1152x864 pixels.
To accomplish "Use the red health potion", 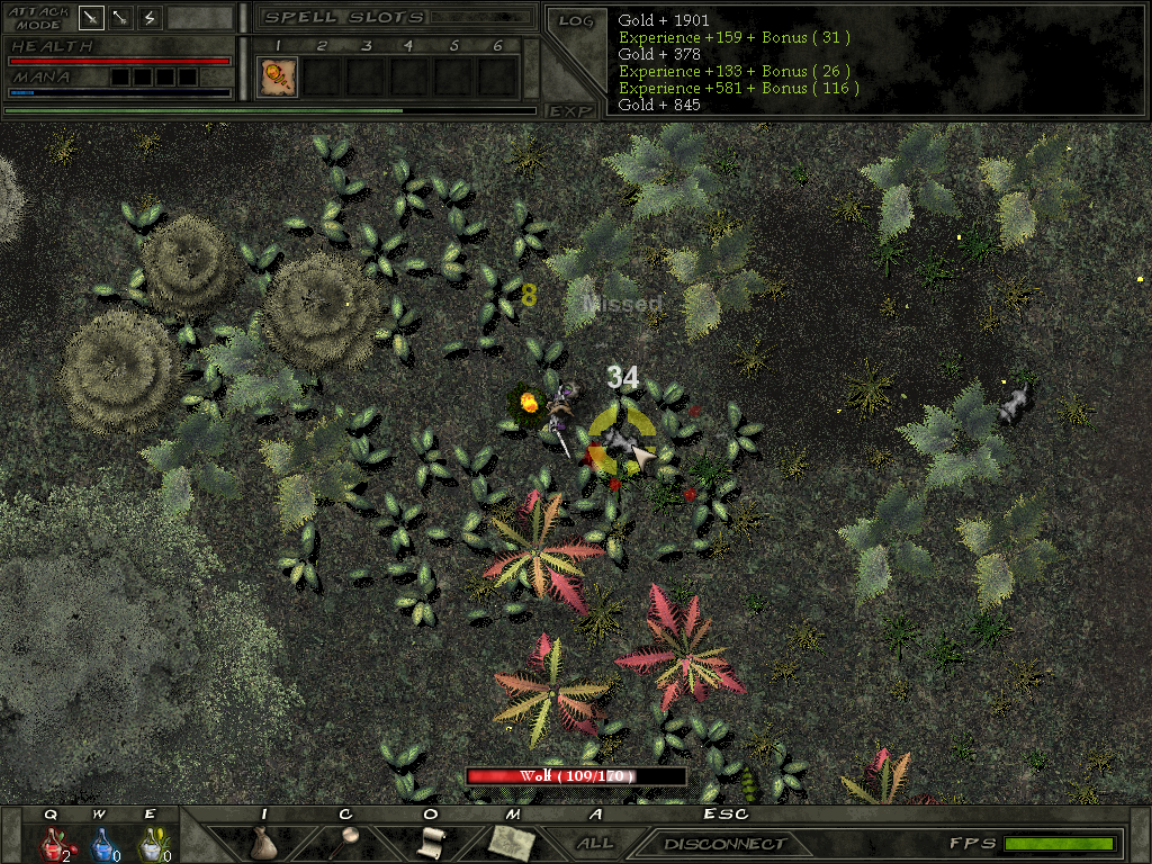I will (52, 845).
